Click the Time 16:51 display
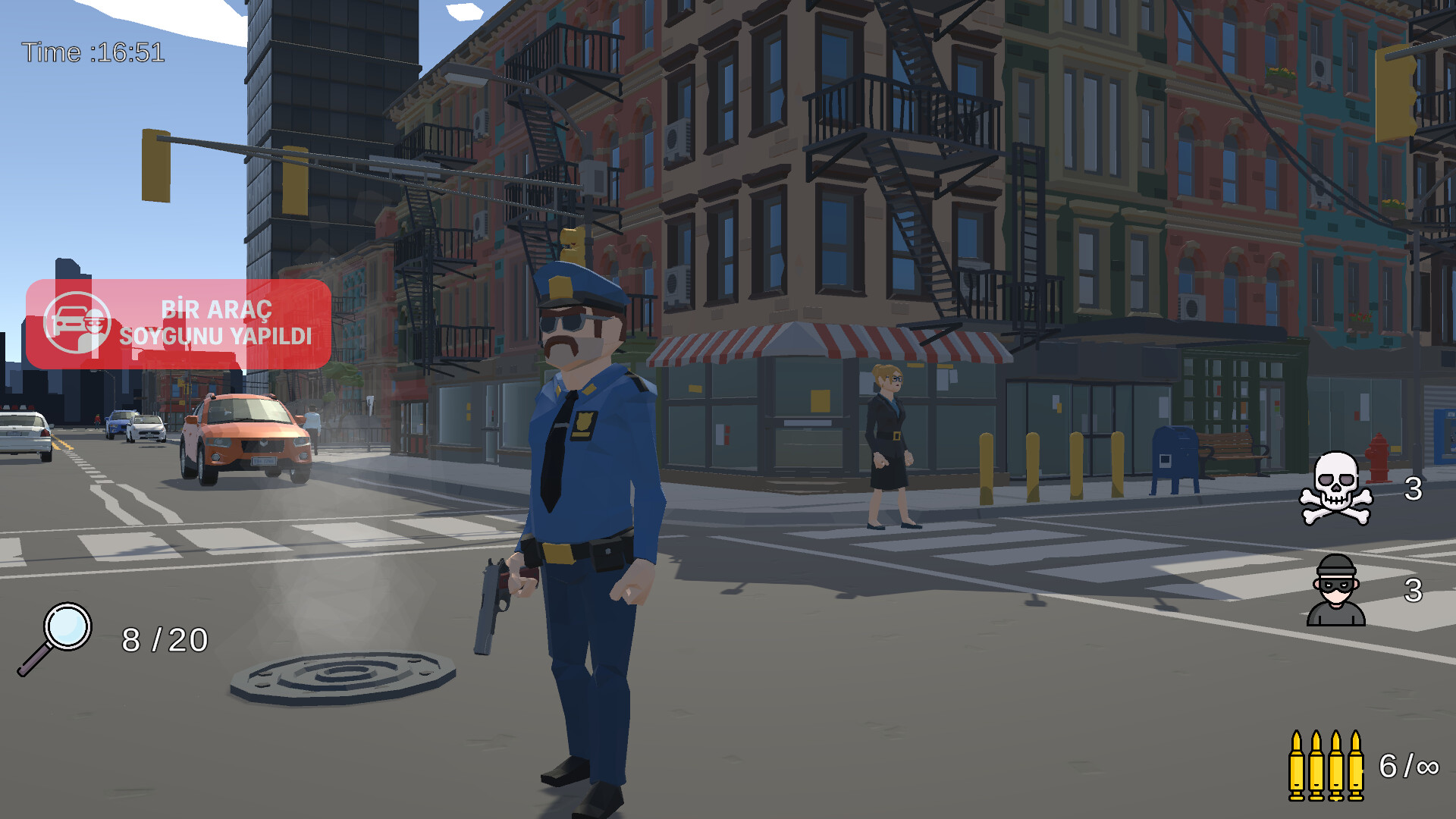Image resolution: width=1456 pixels, height=819 pixels. pos(93,52)
